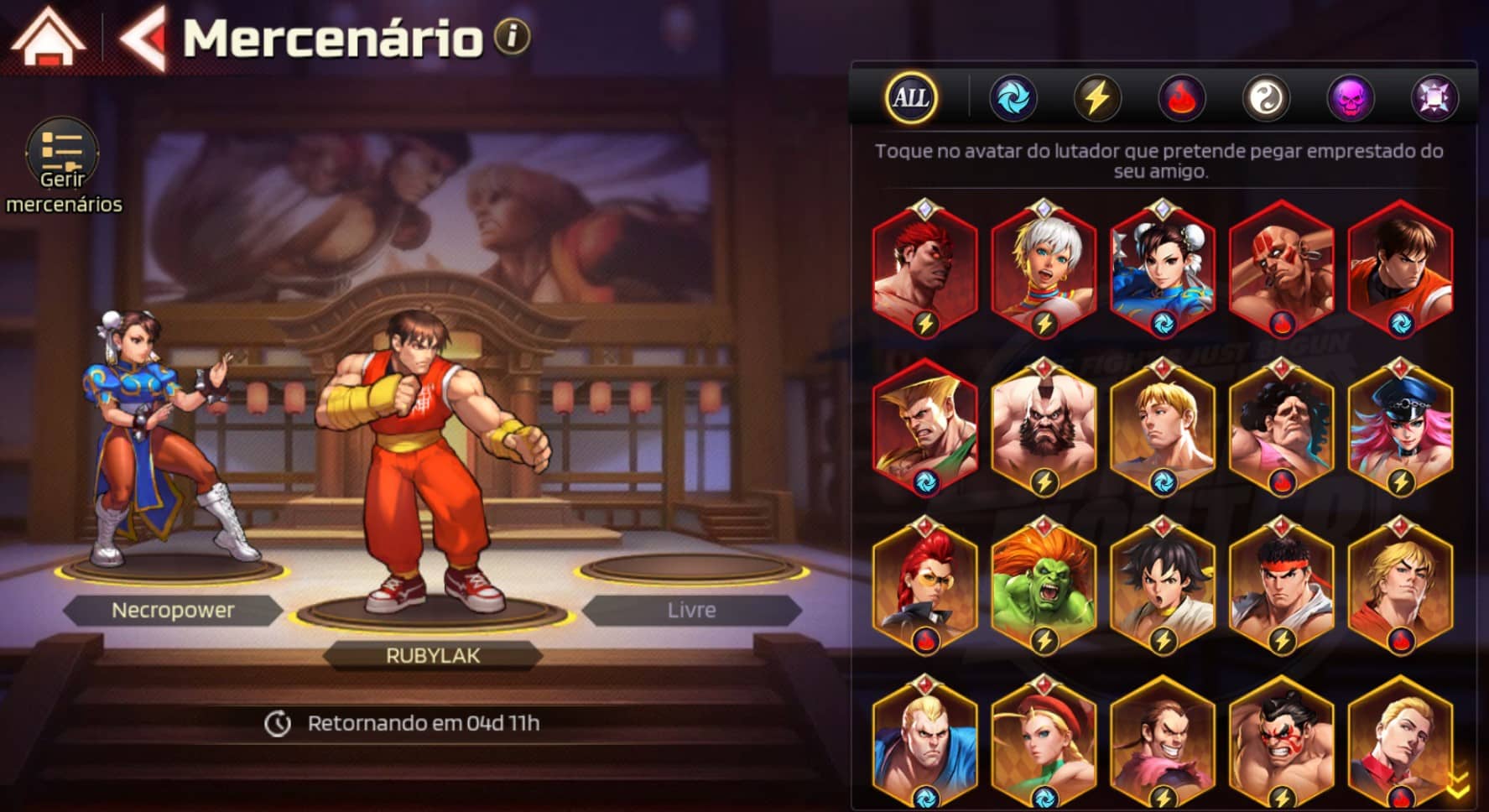Screen dimensions: 1489x812
Task: Select the blue wind element filter icon
Action: click(x=1014, y=97)
